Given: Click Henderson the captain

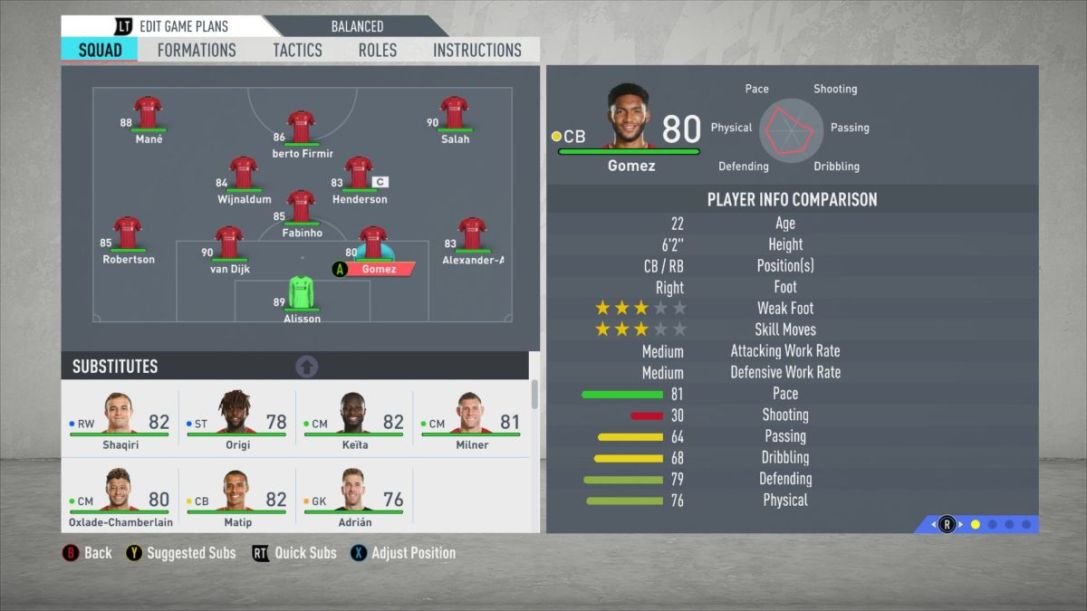Looking at the screenshot, I should pos(358,174).
